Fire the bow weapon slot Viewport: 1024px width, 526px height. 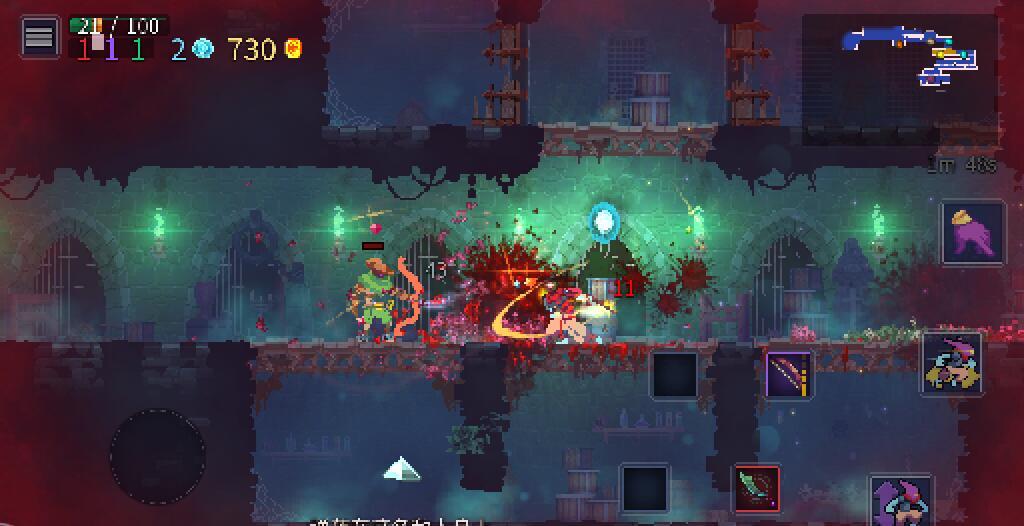(x=789, y=375)
